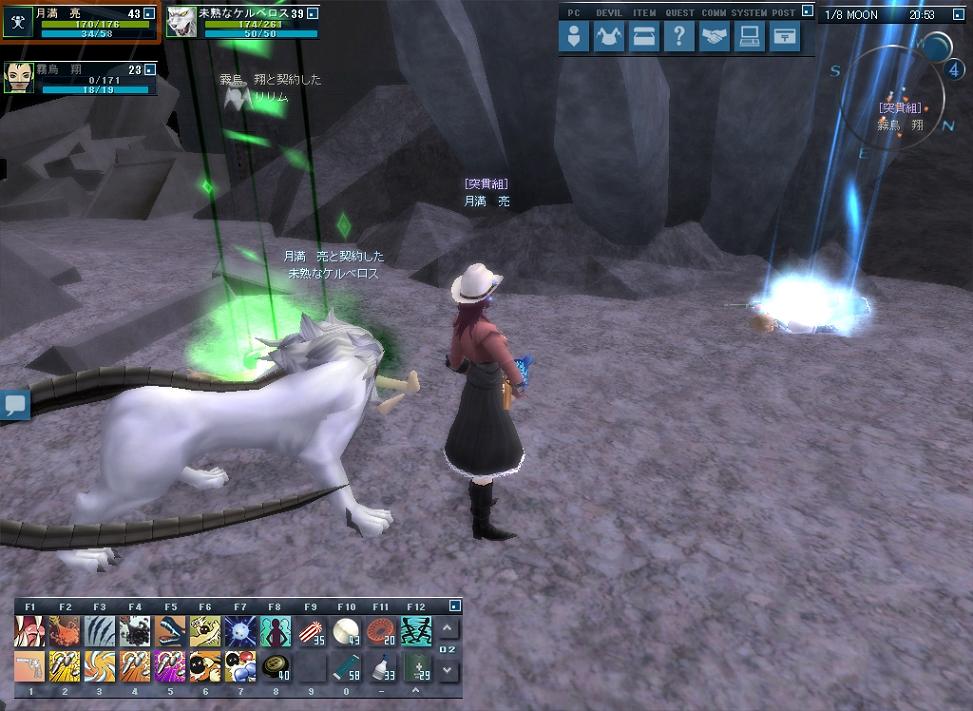The image size is (973, 711).
Task: Use the white bottle item with 33 count
Action: point(381,666)
